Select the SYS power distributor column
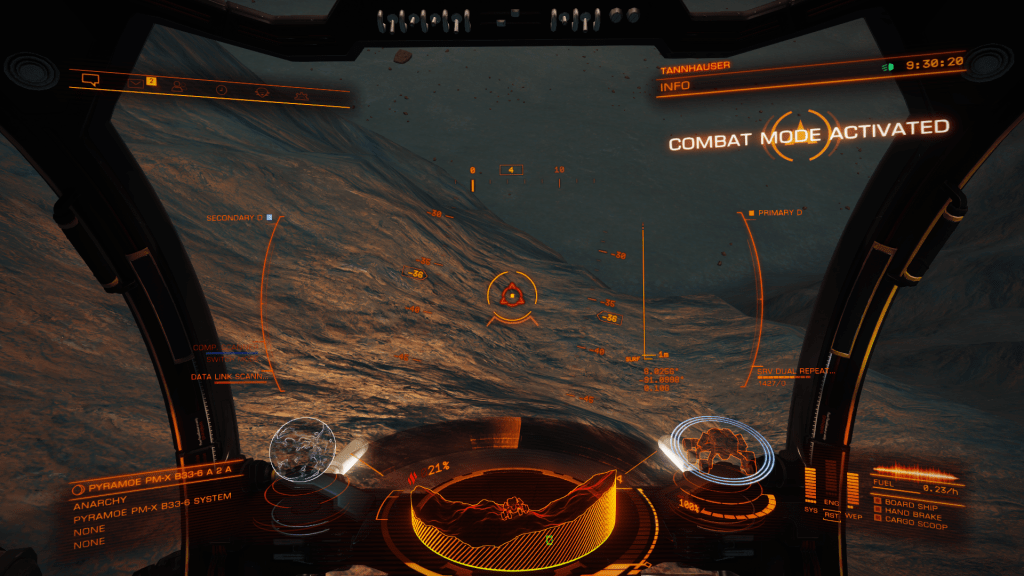 click(x=811, y=485)
